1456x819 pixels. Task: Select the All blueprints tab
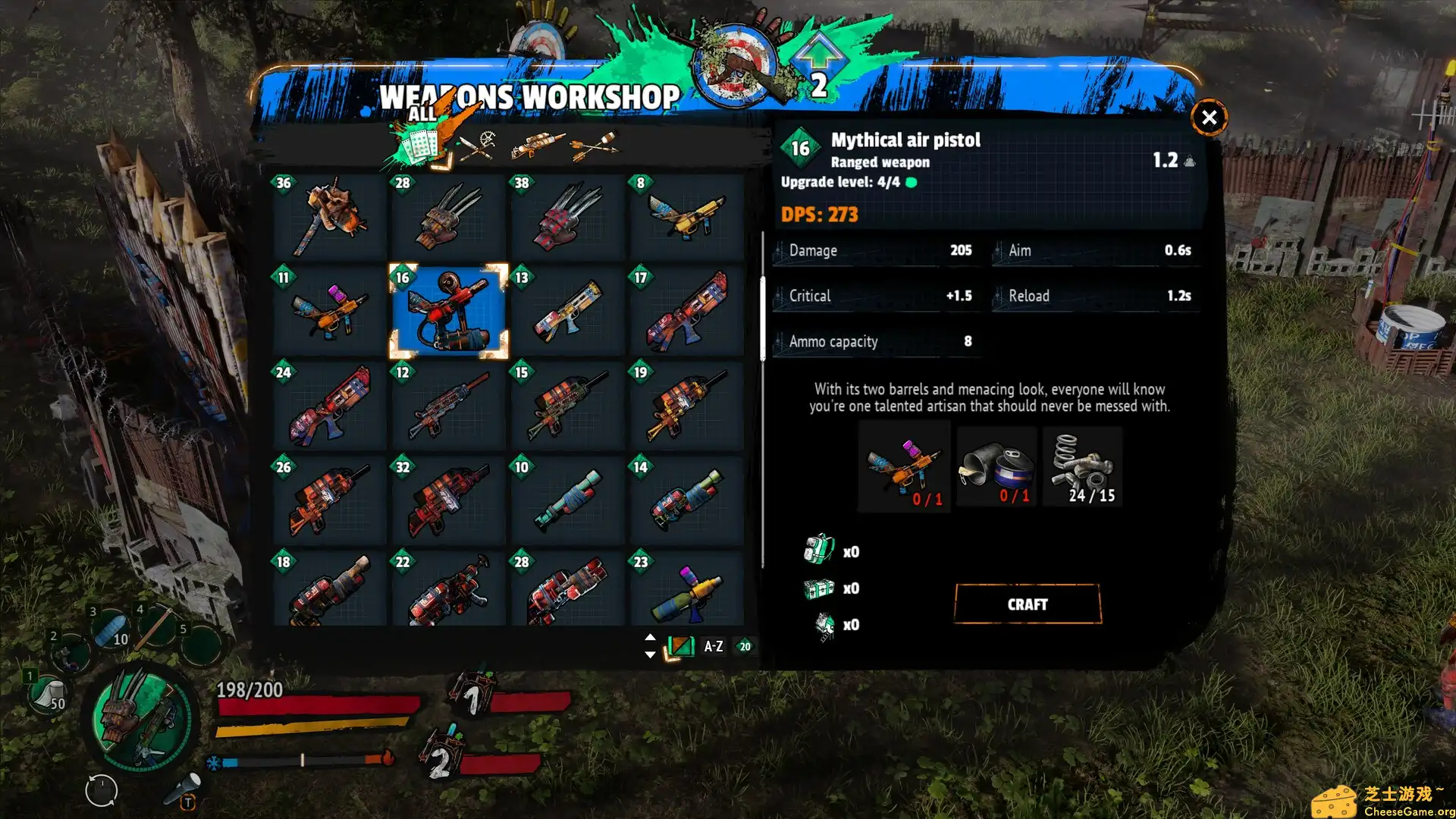(419, 144)
